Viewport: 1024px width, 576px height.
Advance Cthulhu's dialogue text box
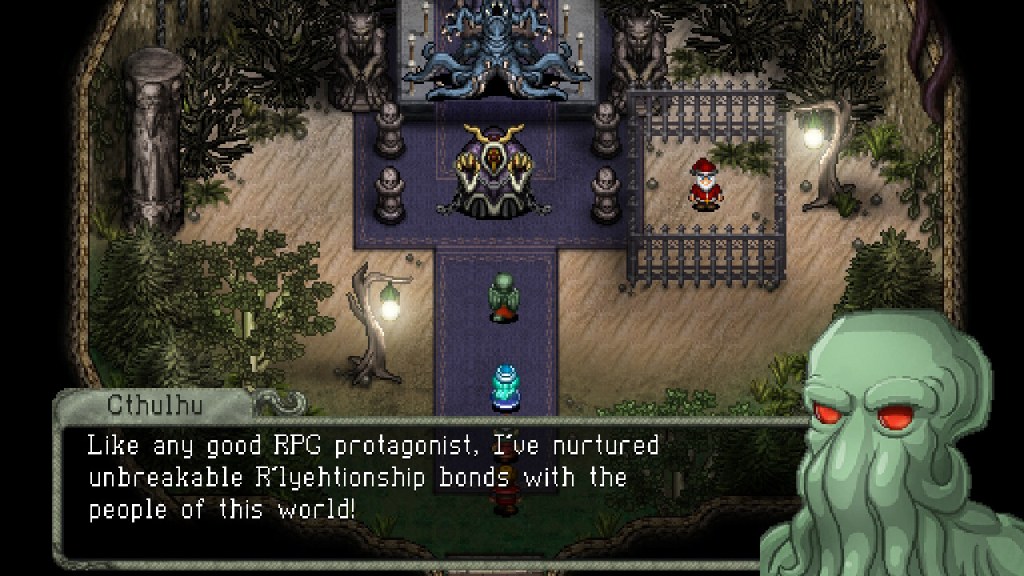point(420,478)
